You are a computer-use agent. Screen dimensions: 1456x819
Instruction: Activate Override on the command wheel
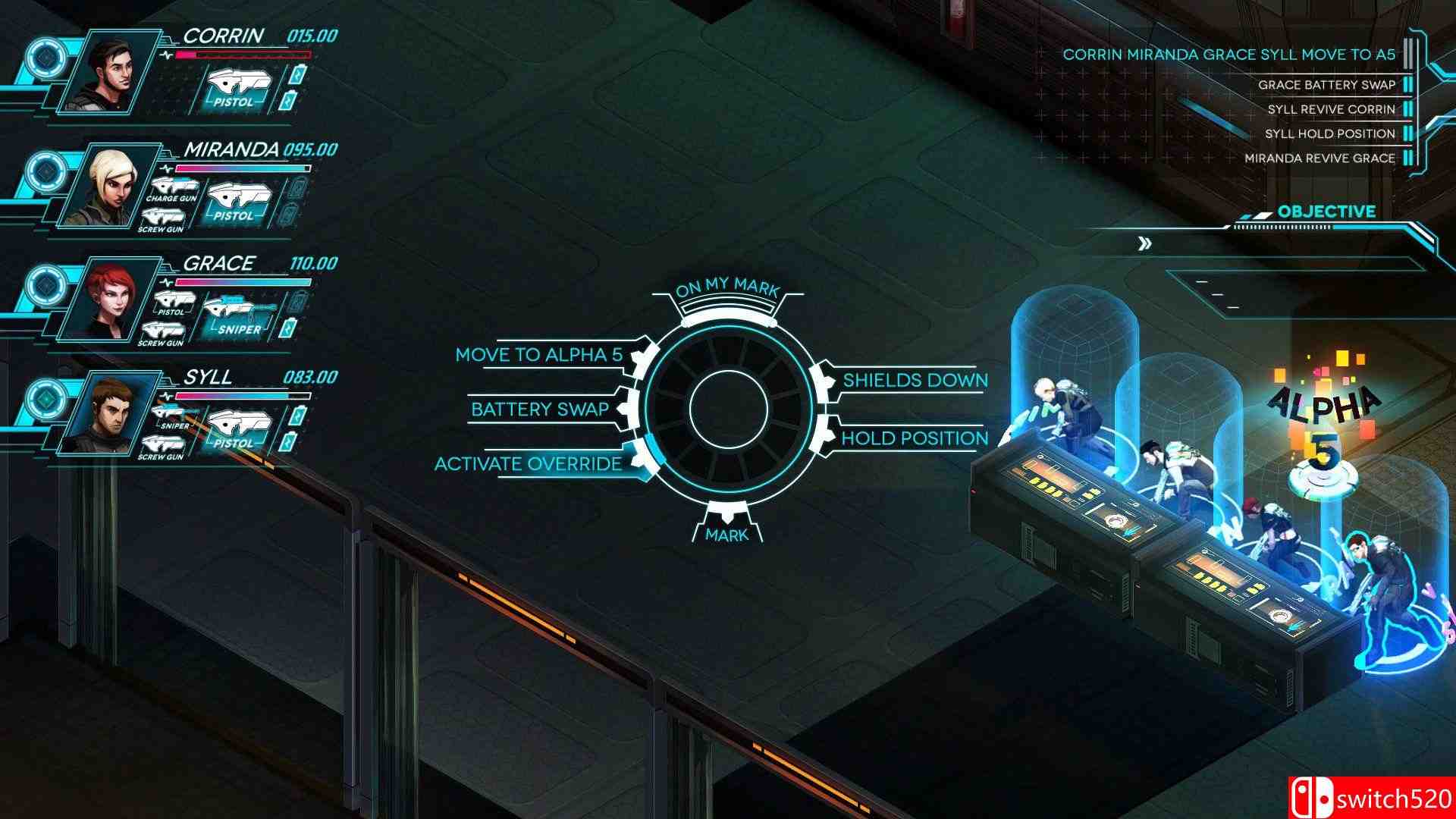(529, 465)
